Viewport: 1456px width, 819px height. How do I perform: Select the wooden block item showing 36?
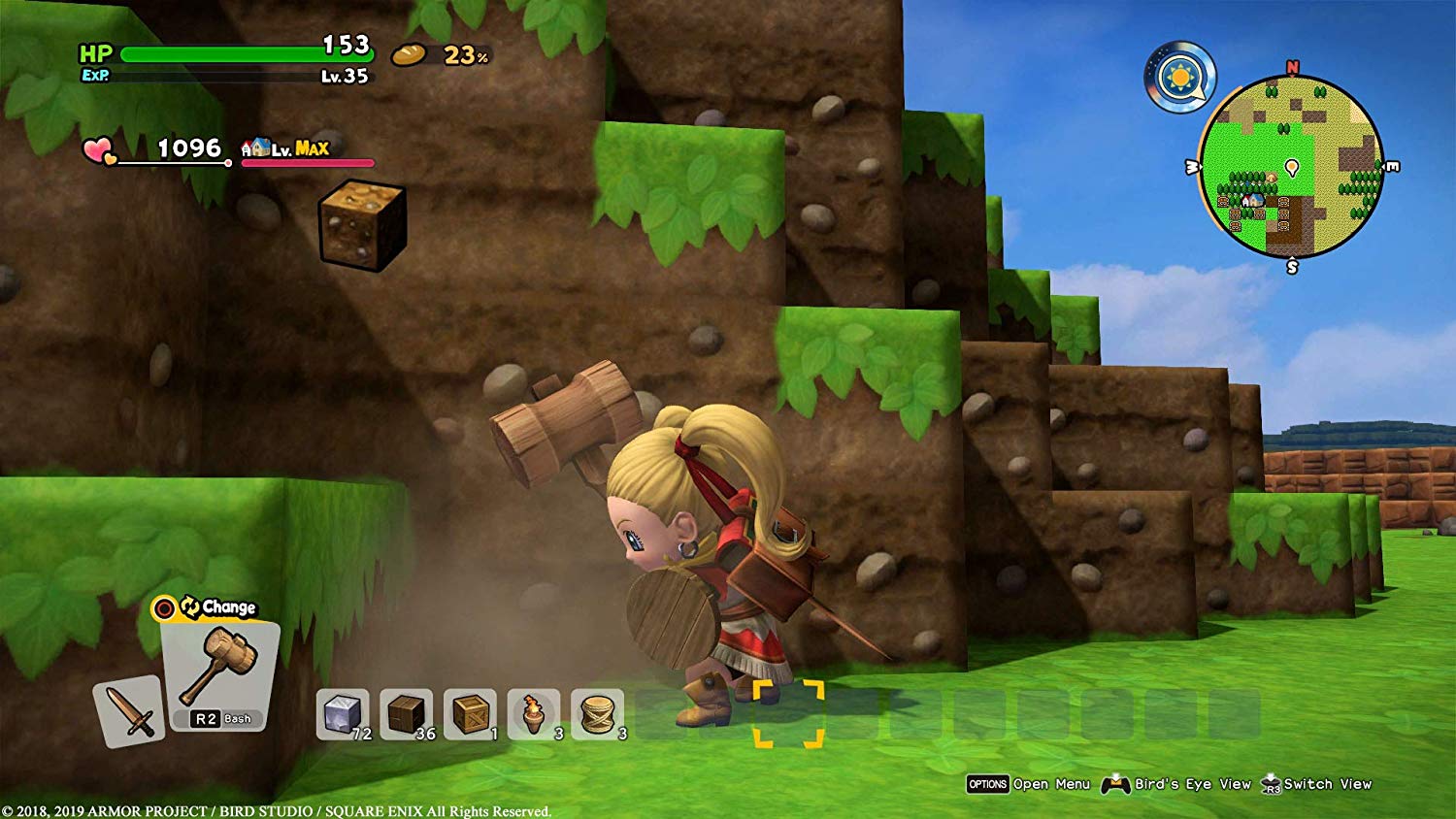click(x=407, y=712)
